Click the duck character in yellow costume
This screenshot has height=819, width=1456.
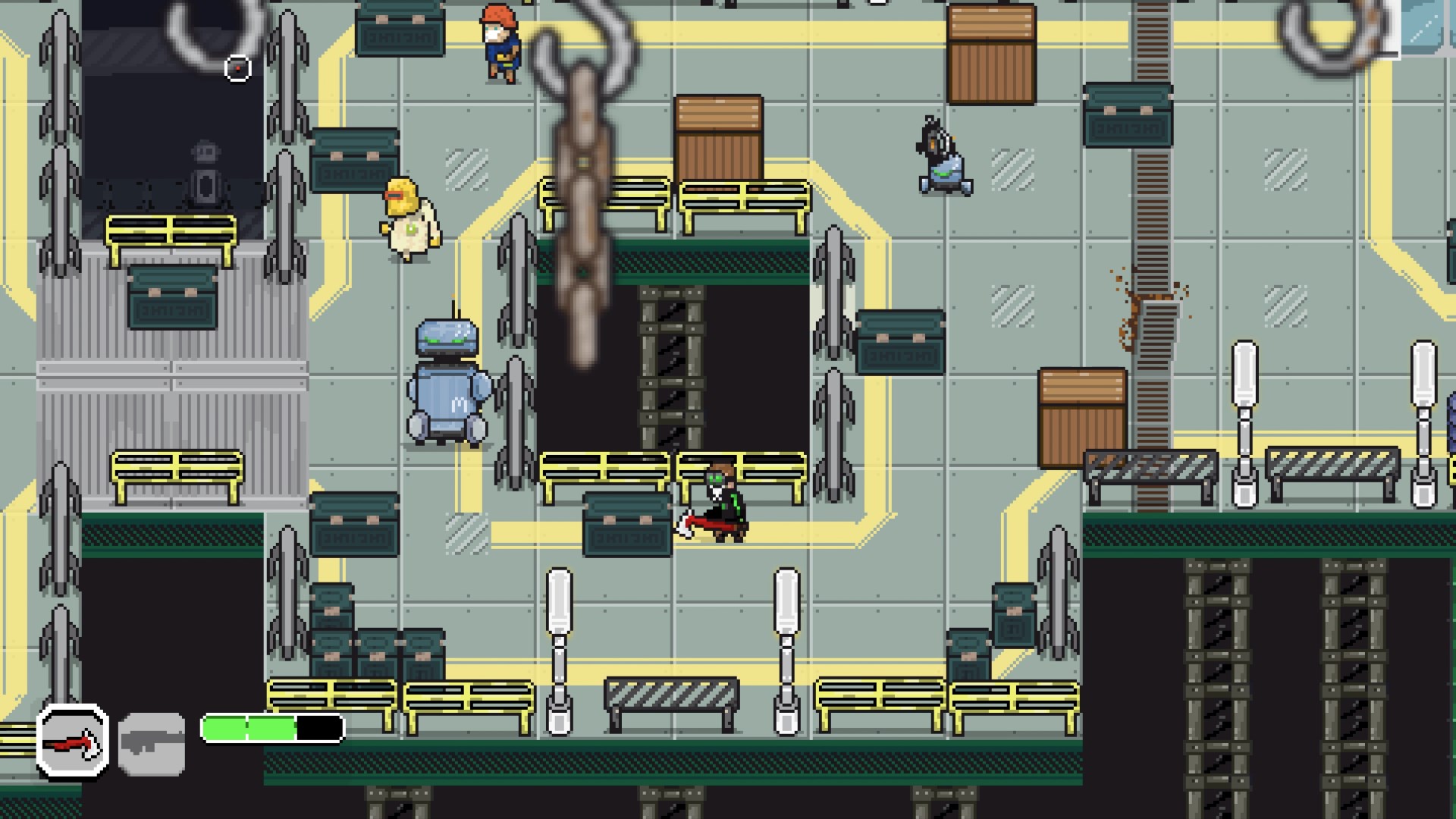click(409, 220)
